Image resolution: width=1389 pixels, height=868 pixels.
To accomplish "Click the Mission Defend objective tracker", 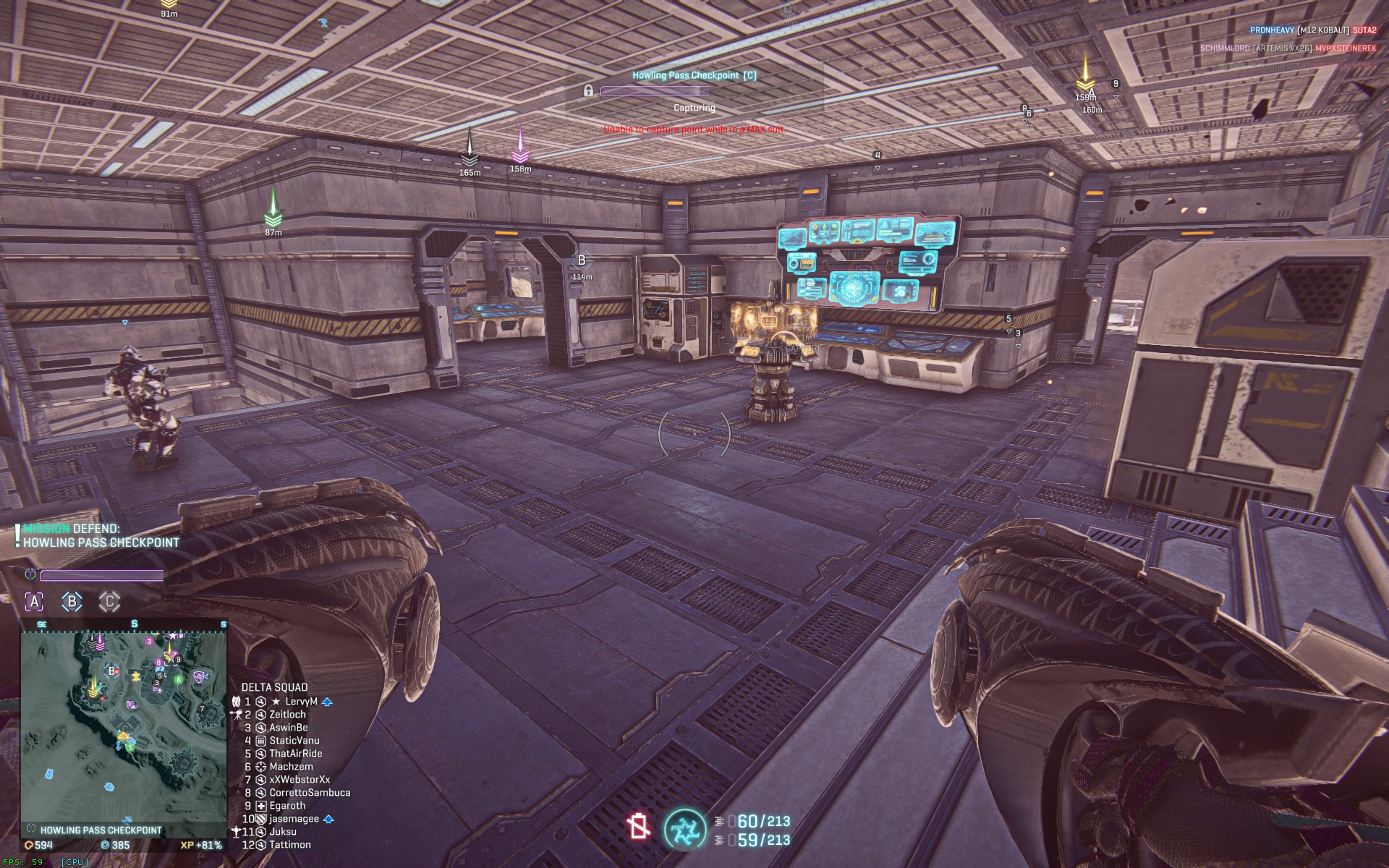I will click(x=100, y=536).
